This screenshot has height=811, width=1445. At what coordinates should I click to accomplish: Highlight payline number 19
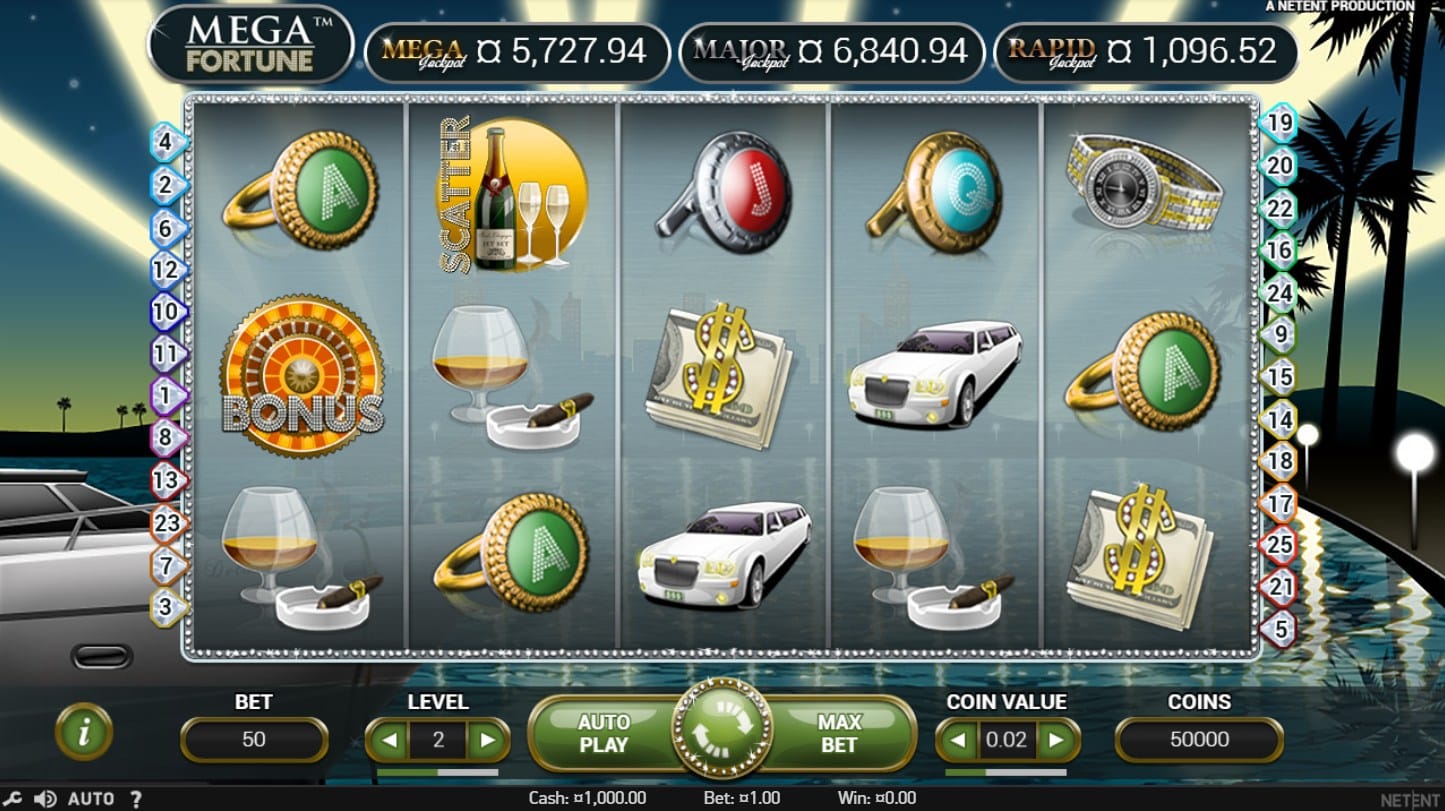[1280, 124]
